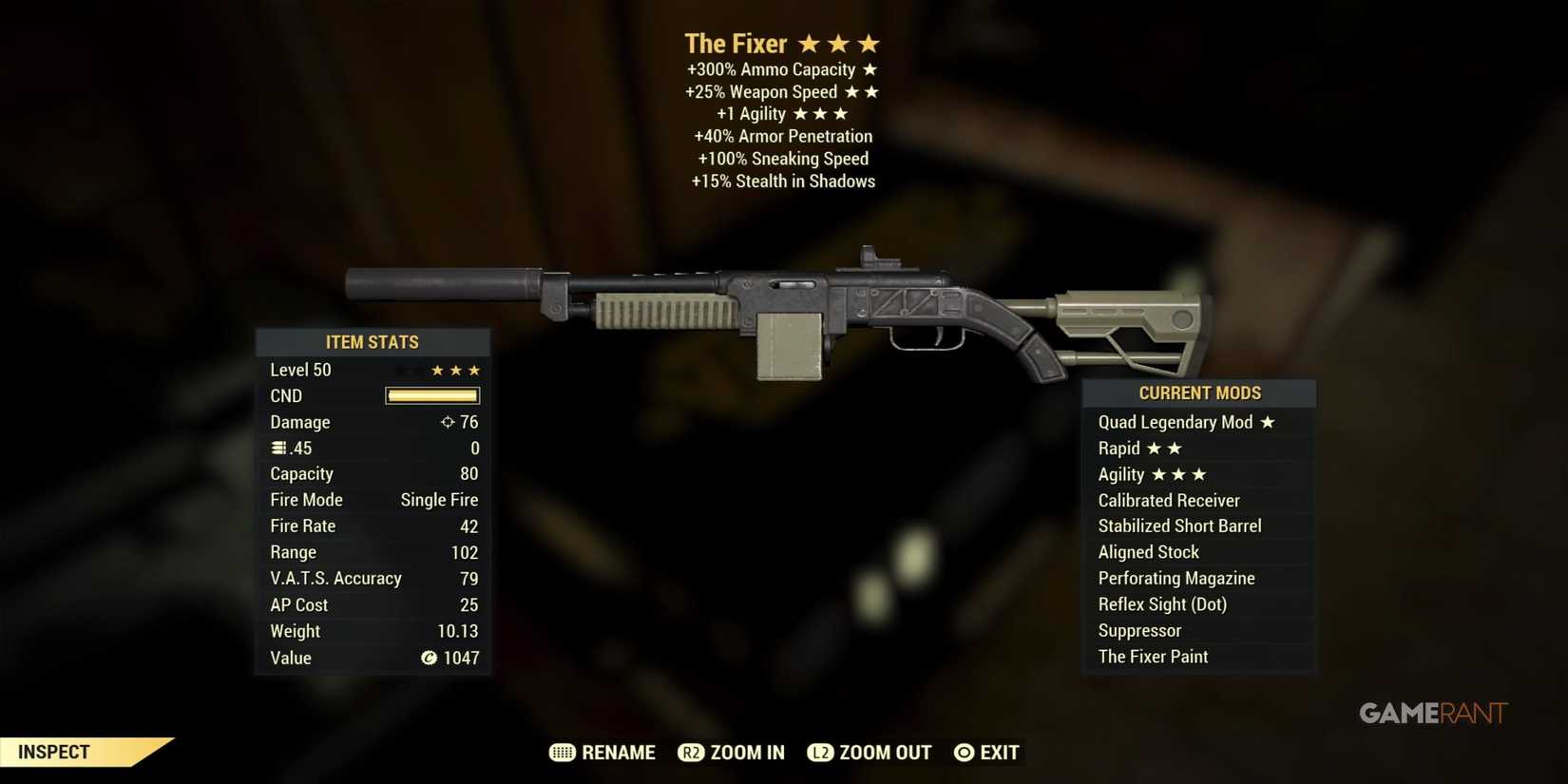Screen dimensions: 1568x784
Task: Open the Fire Mode Single Fire selector
Action: pos(439,500)
